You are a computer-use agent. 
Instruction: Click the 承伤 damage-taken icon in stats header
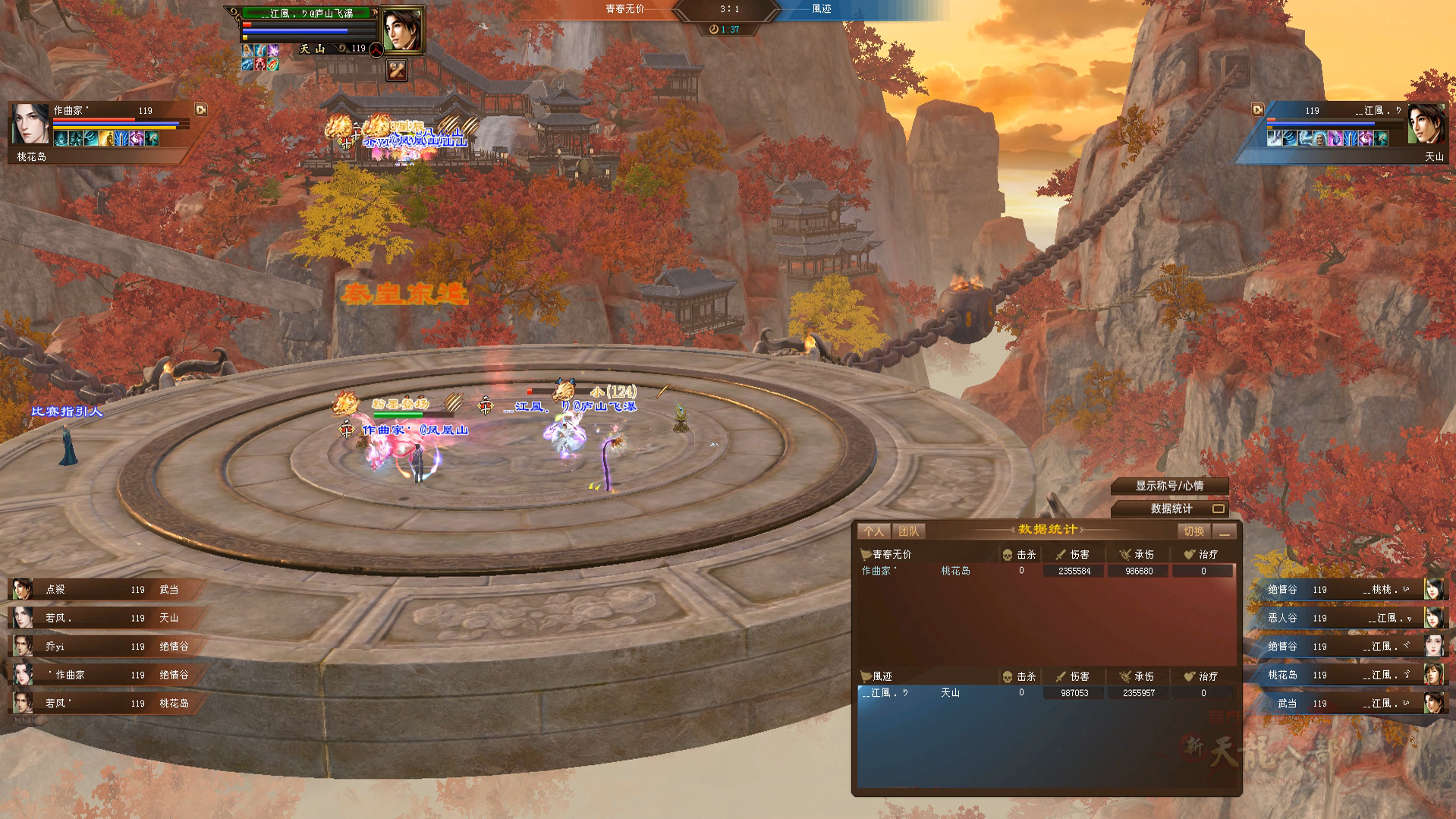coord(1125,554)
